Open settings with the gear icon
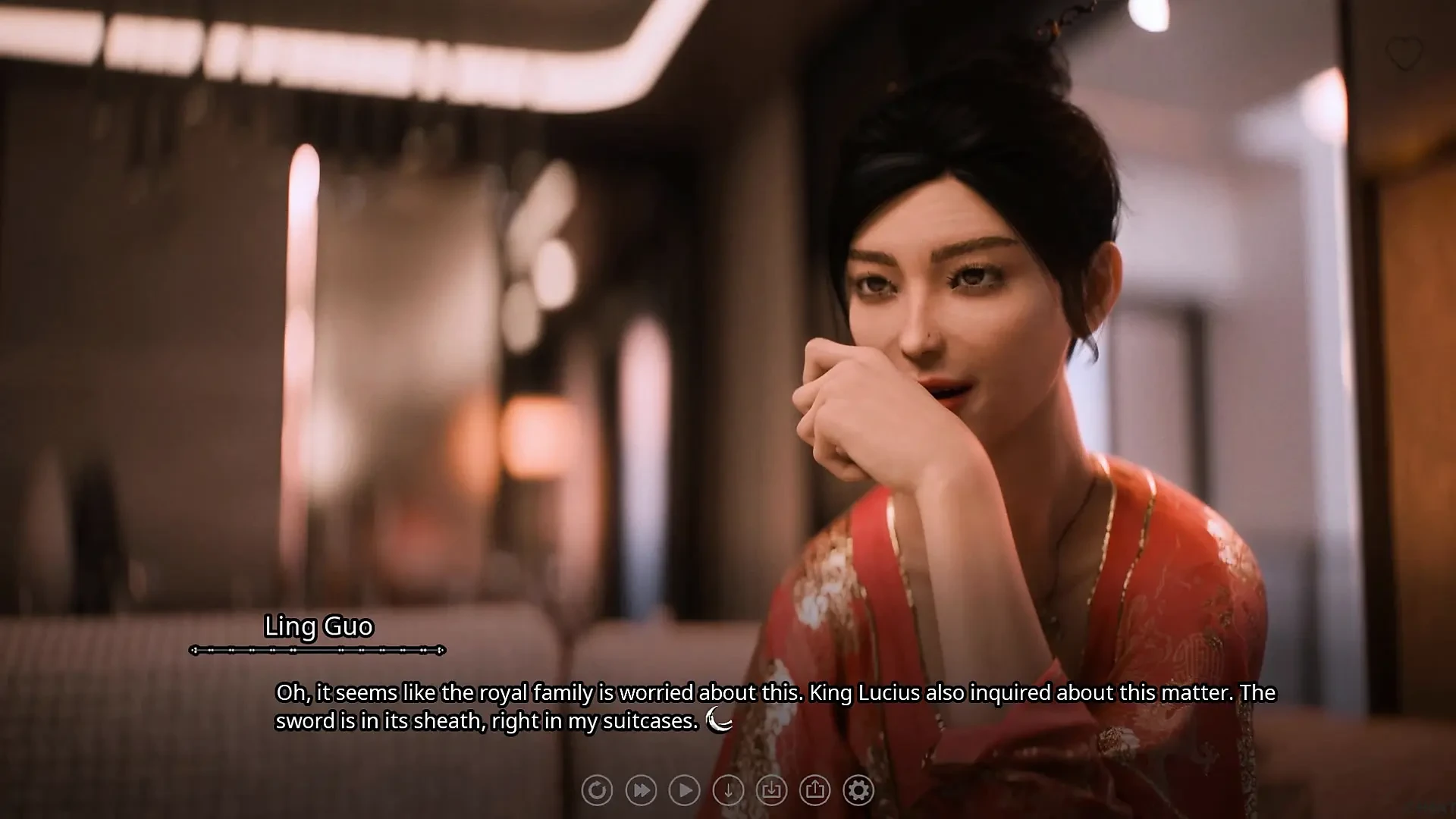 pyautogui.click(x=858, y=789)
